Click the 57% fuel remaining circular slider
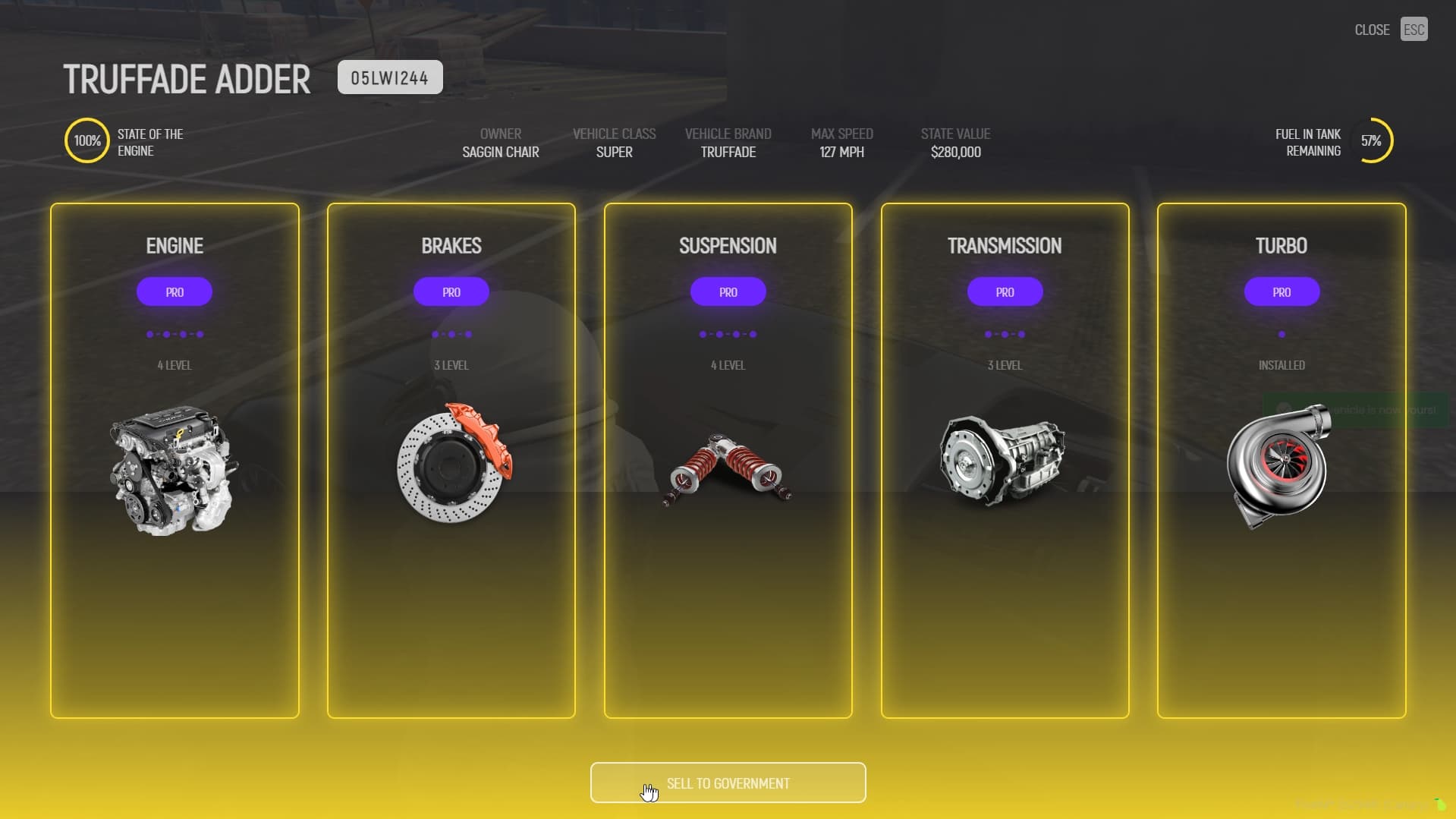 1375,140
